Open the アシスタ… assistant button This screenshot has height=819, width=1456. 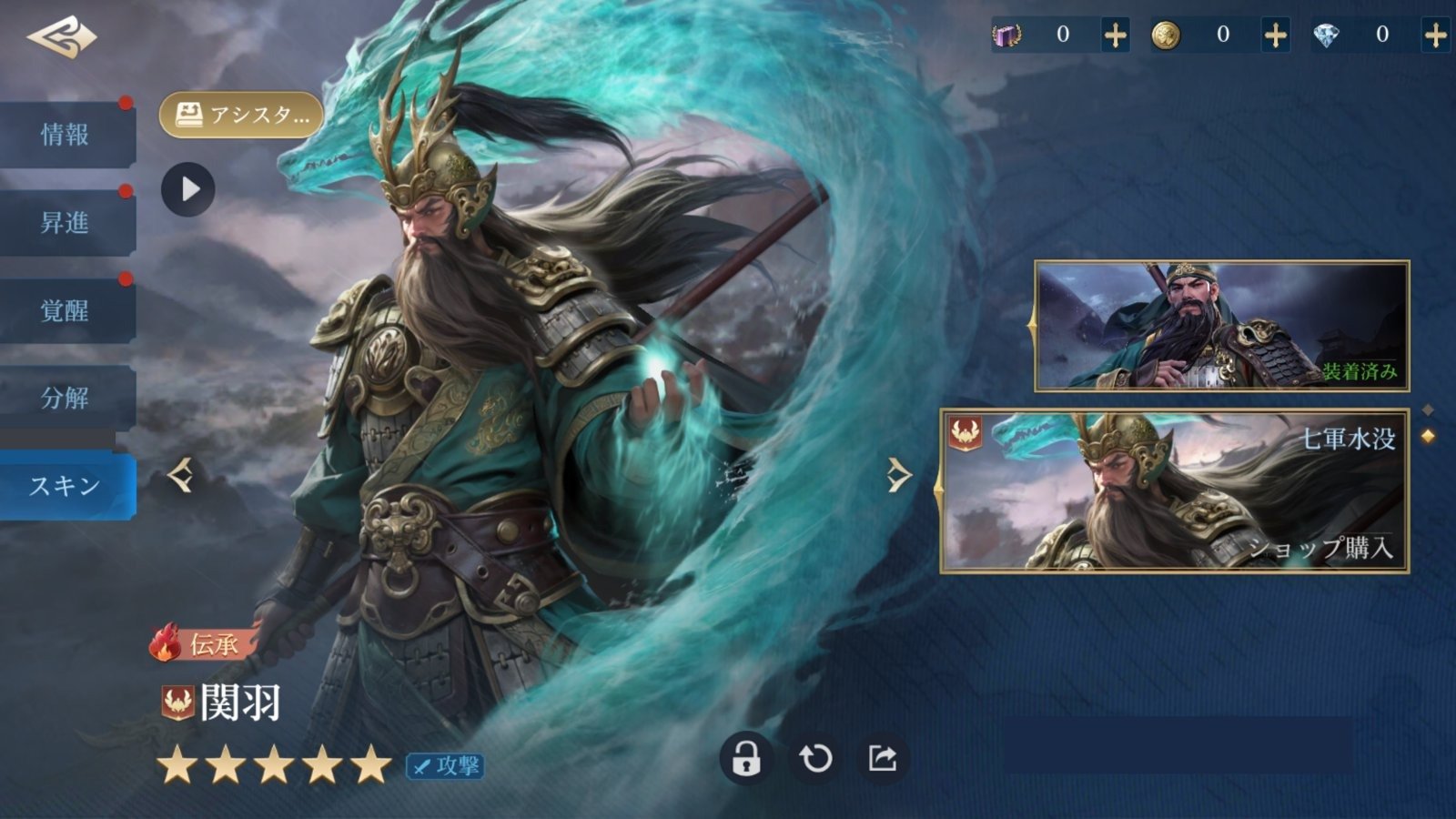tap(241, 116)
